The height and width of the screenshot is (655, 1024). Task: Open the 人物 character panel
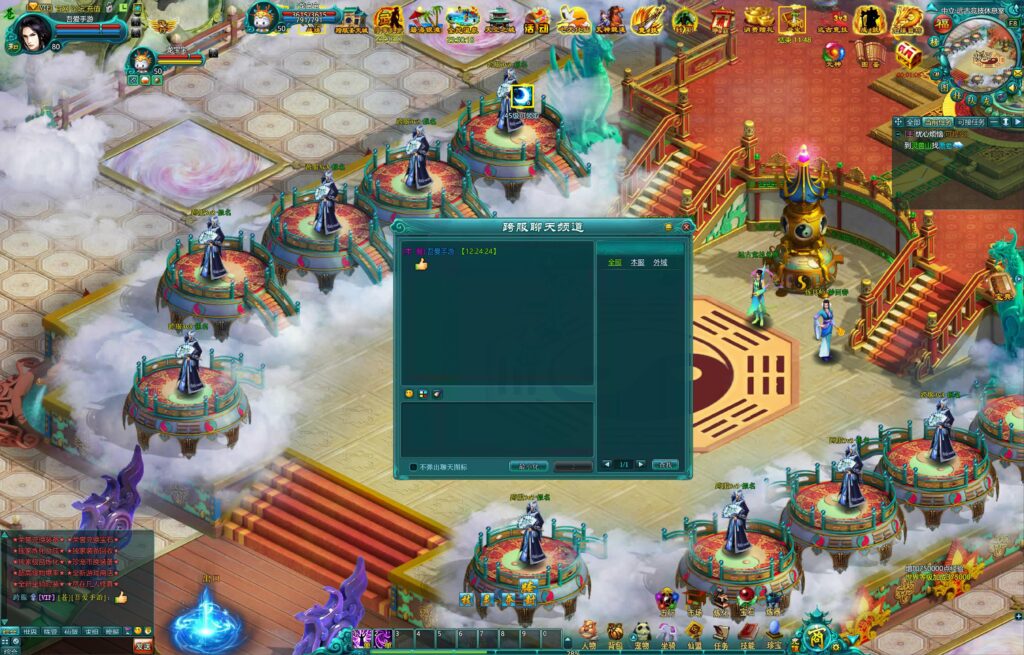(588, 634)
